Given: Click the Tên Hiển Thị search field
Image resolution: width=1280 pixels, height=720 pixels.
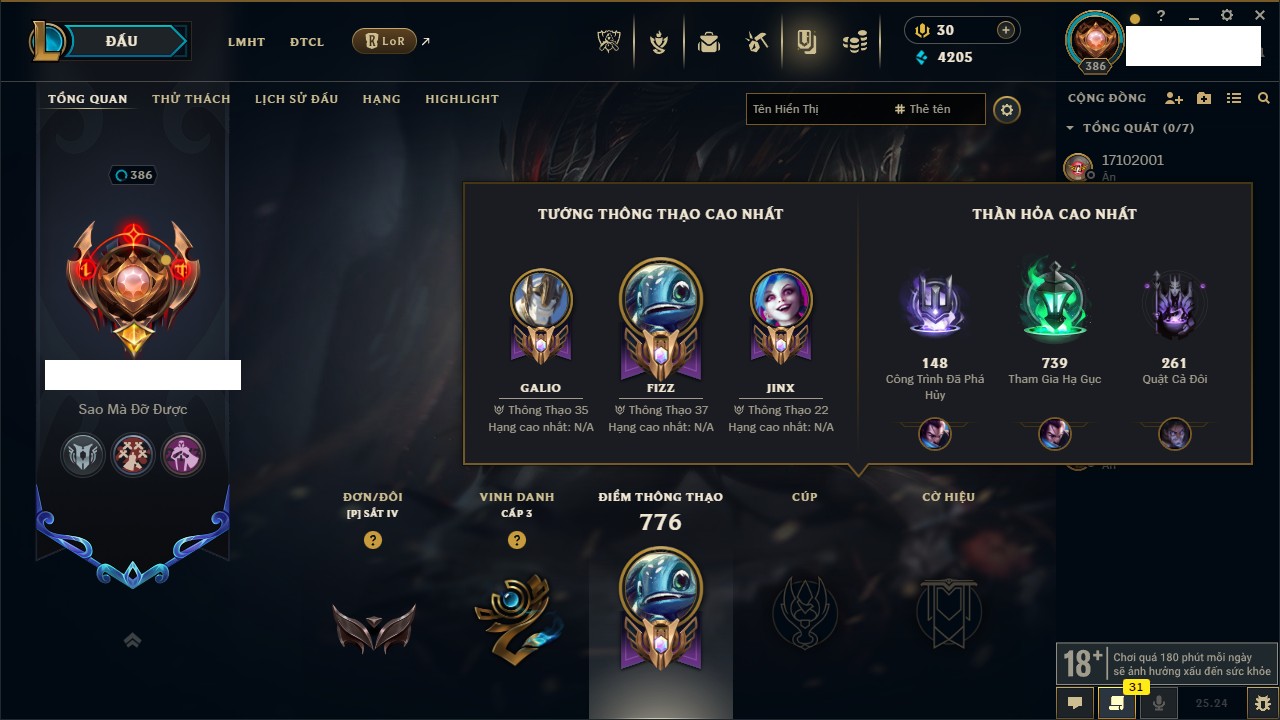Looking at the screenshot, I should tap(815, 109).
